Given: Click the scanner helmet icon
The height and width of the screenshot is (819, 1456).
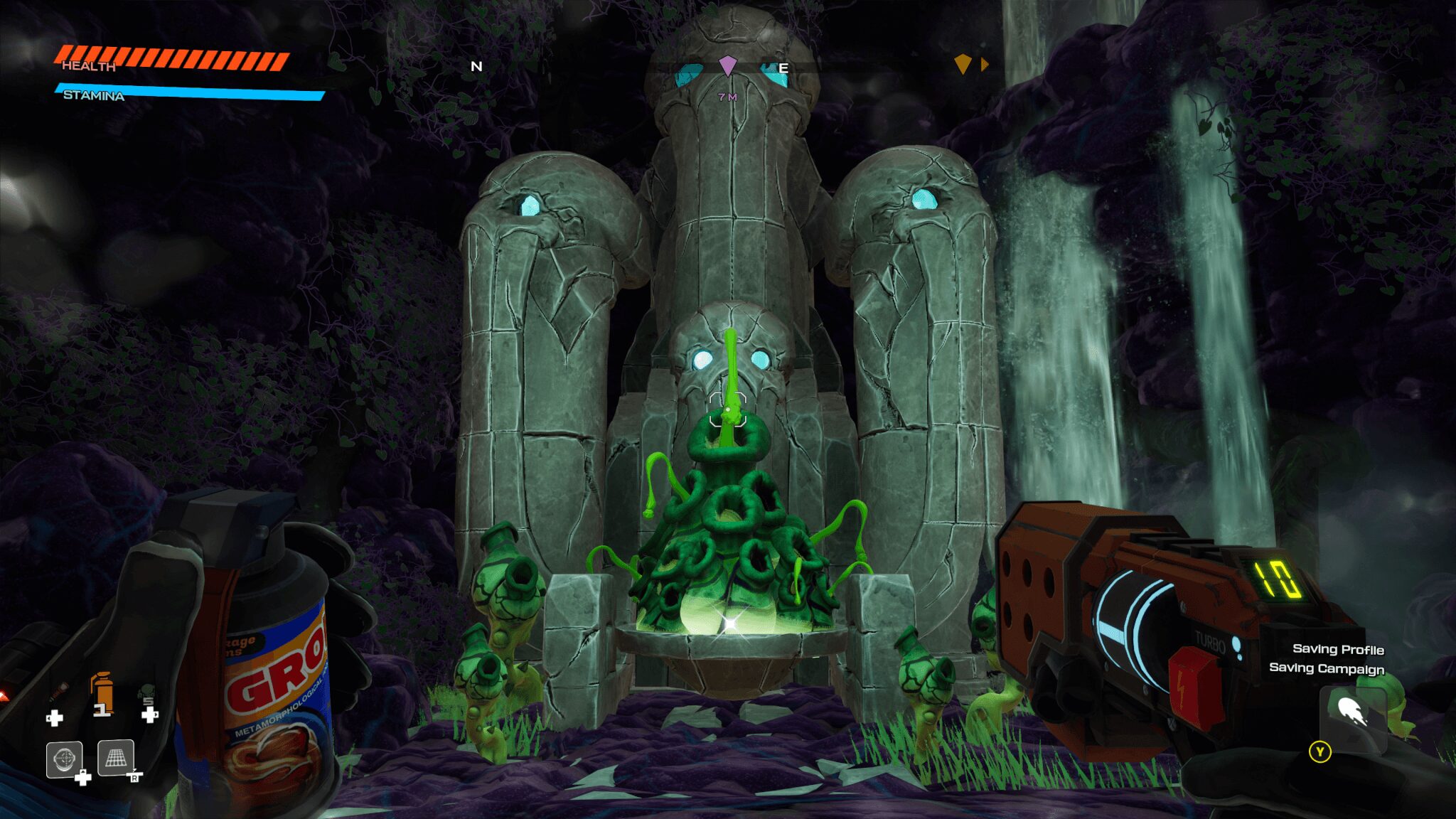Looking at the screenshot, I should (x=64, y=759).
